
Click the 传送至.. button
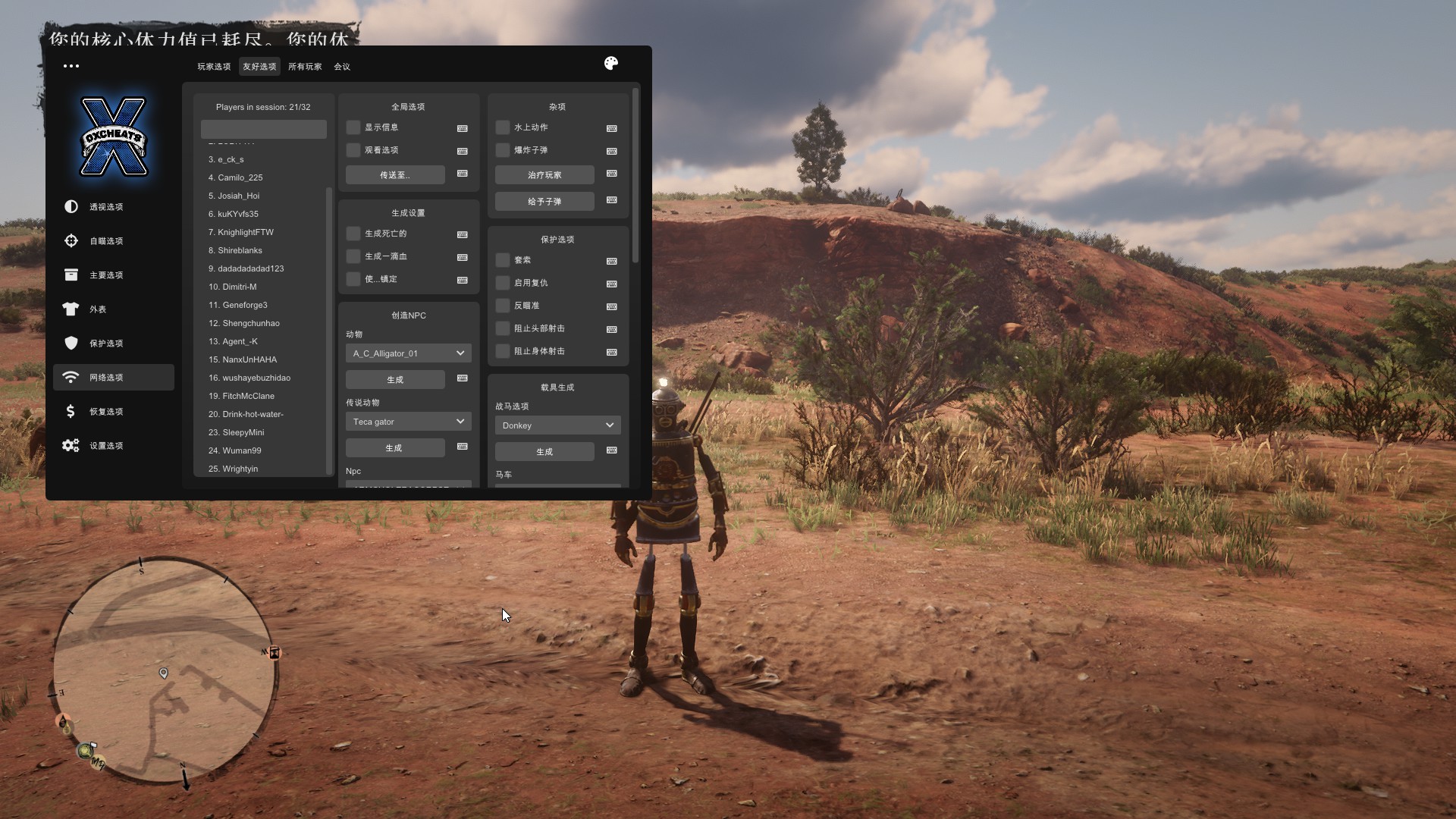(x=395, y=175)
